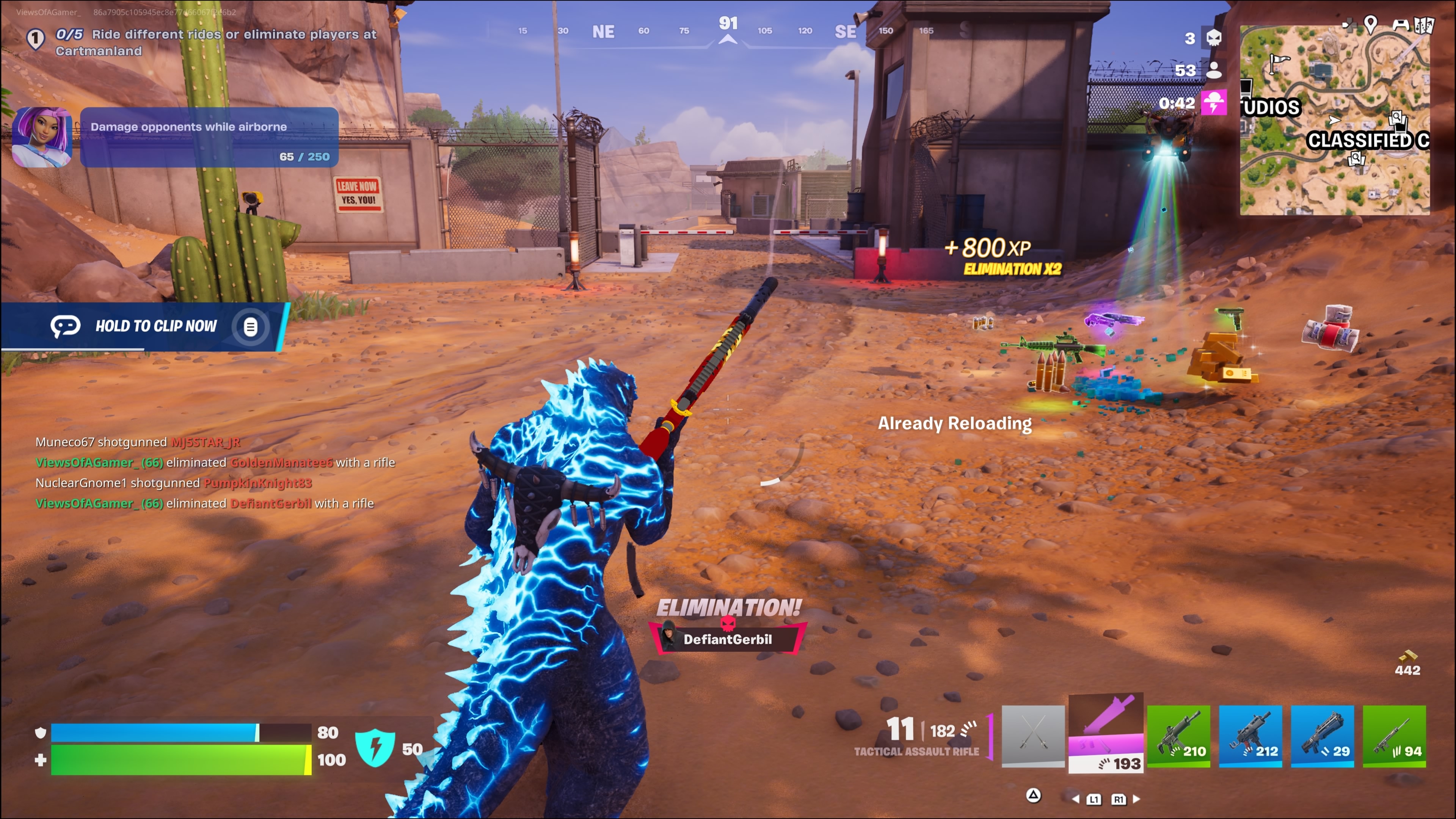Click the magnifier cards marker below Classified label
The width and height of the screenshot is (1456, 819).
1356,159
